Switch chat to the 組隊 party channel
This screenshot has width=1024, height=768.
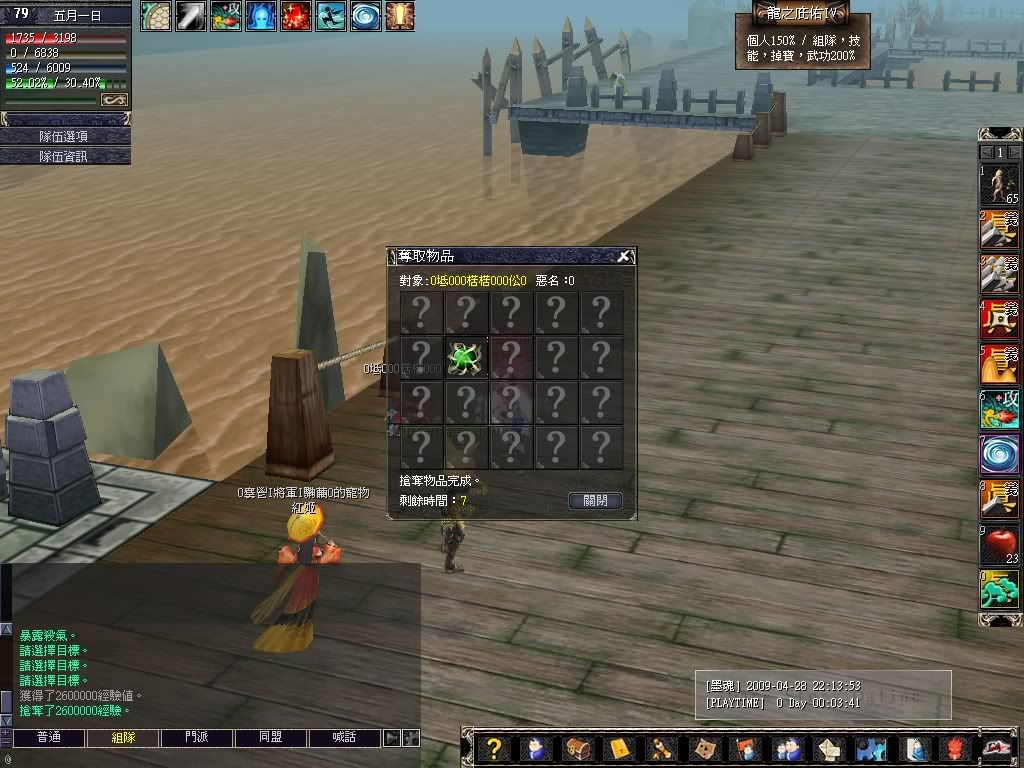tap(123, 738)
